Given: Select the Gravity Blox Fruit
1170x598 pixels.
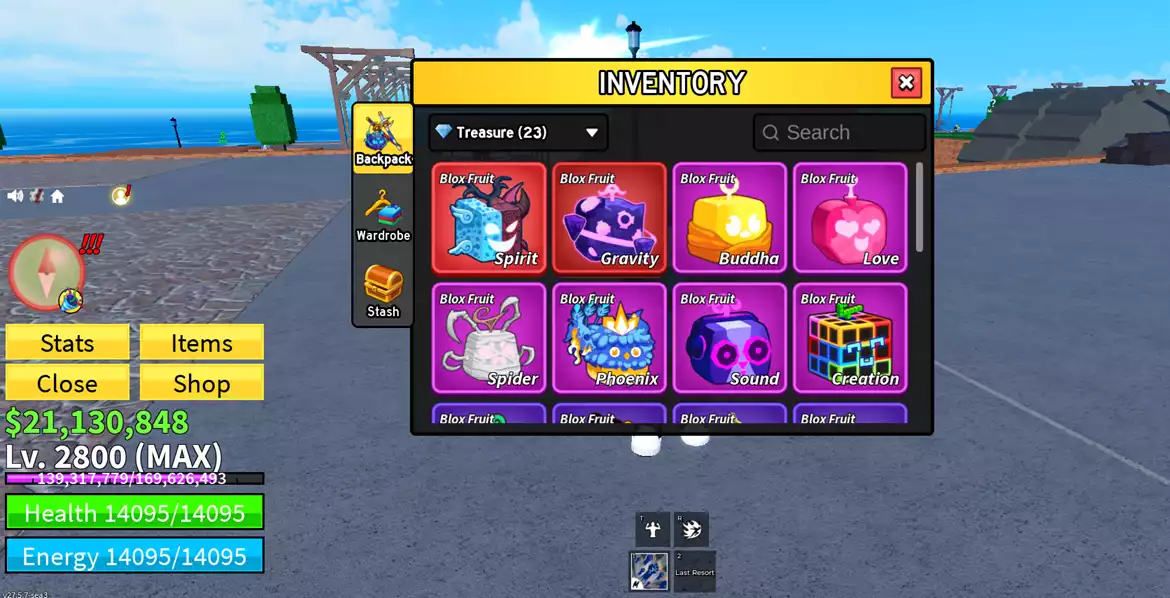Looking at the screenshot, I should [609, 218].
